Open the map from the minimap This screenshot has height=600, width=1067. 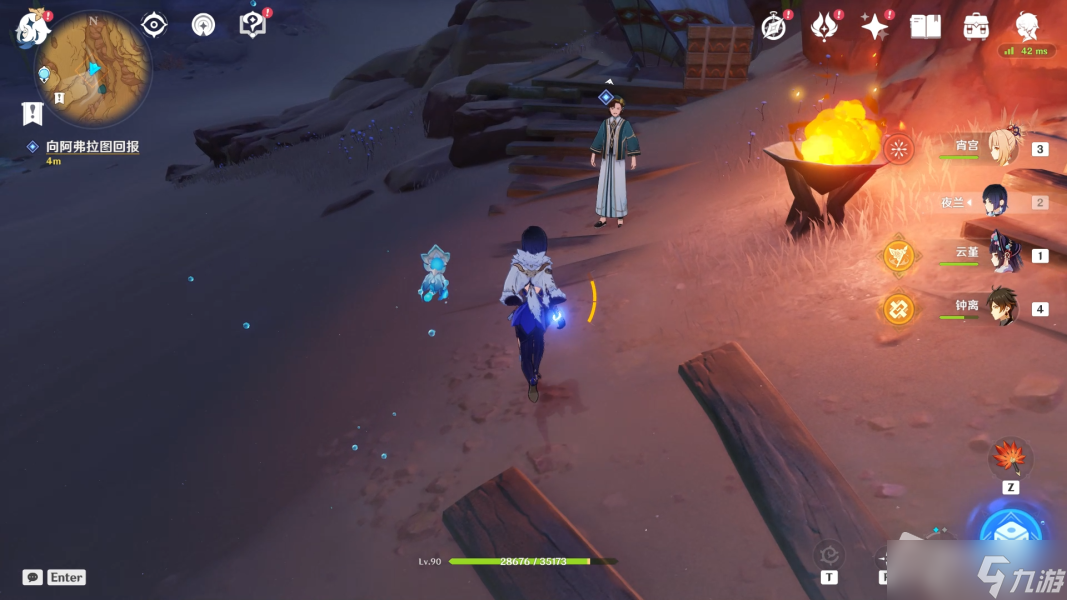tap(93, 70)
